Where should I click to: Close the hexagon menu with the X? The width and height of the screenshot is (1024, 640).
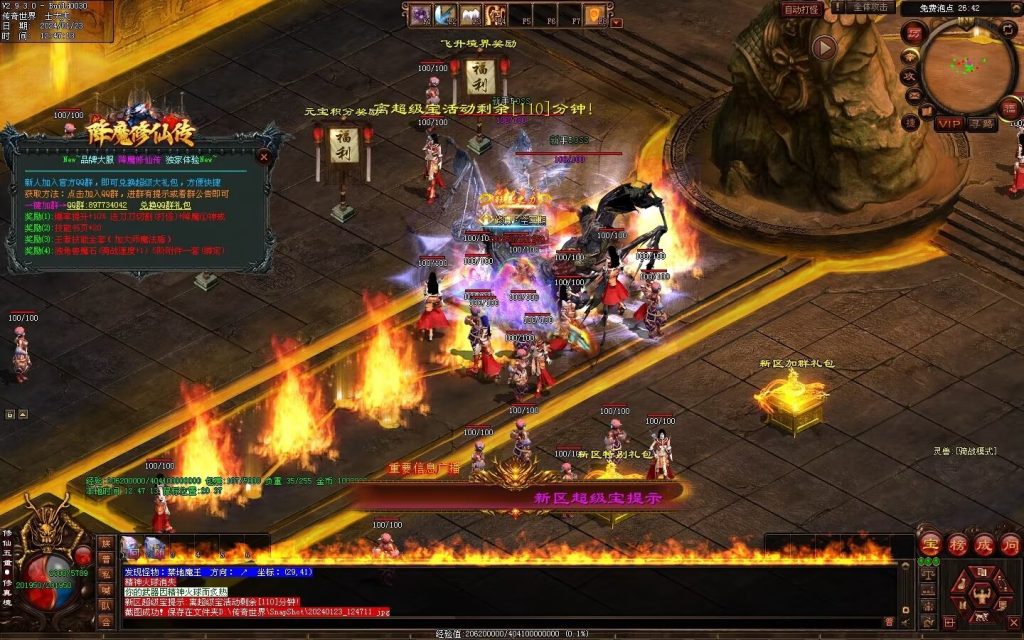tap(1013, 623)
